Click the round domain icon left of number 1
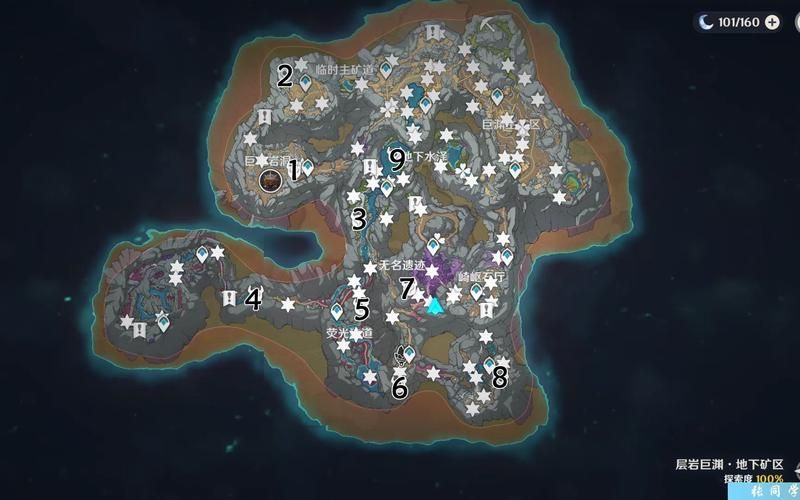Image resolution: width=800 pixels, height=500 pixels. [269, 180]
